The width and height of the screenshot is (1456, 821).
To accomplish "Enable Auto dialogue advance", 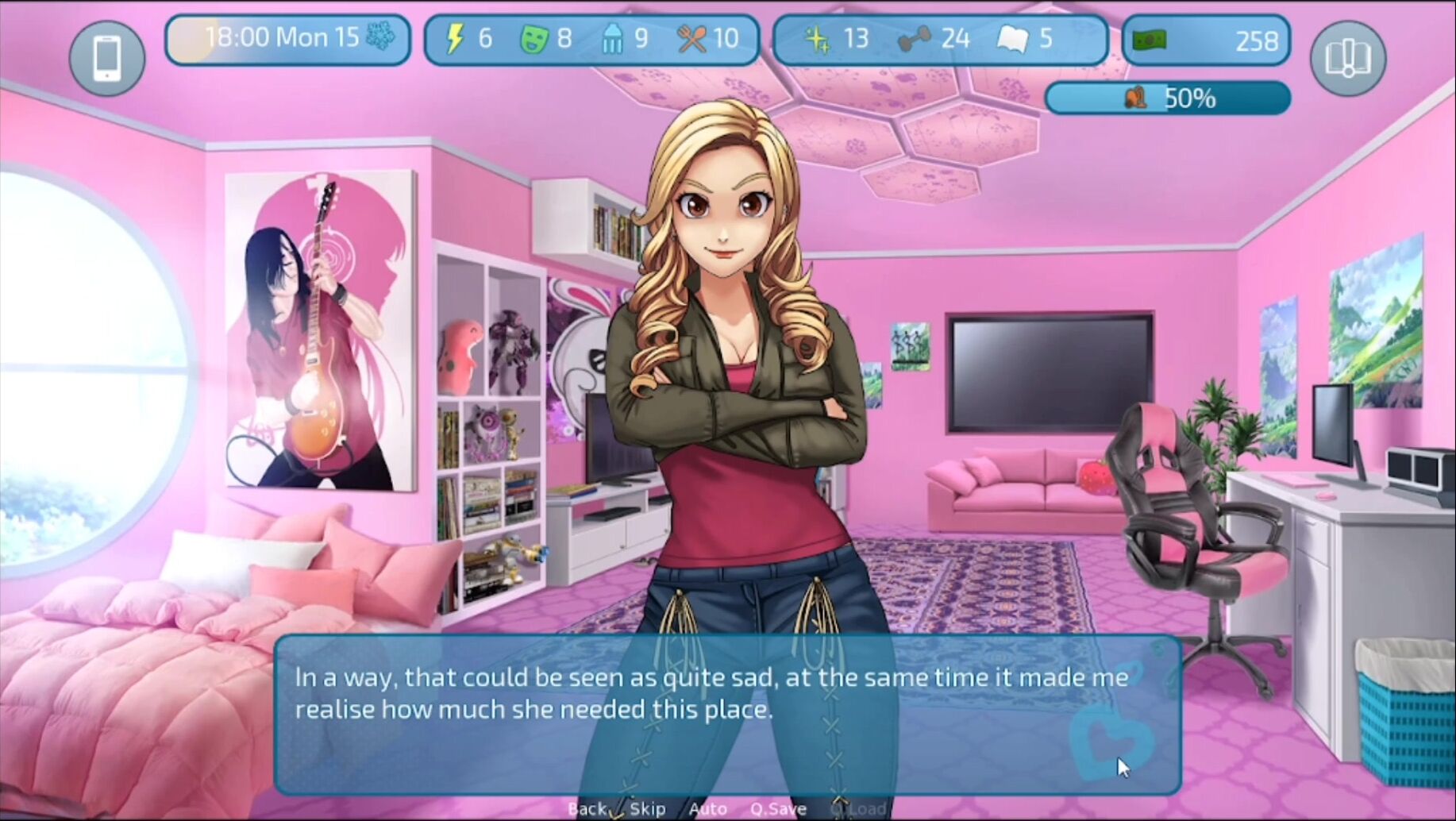I will point(707,809).
